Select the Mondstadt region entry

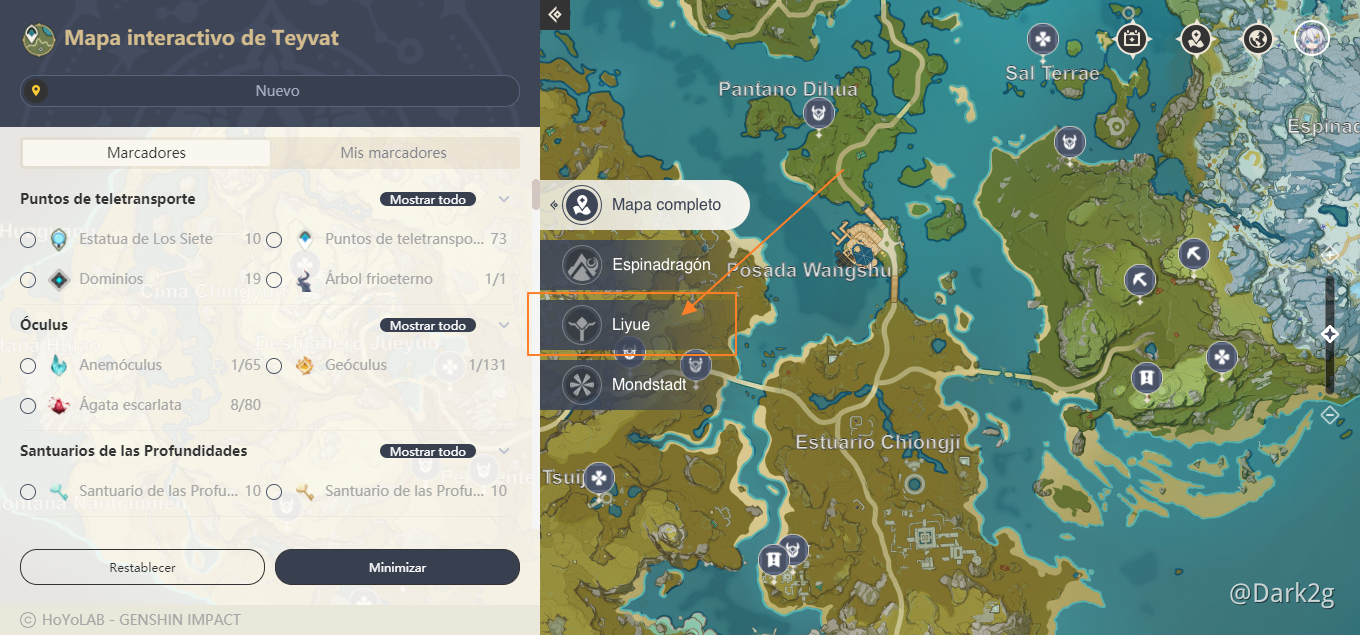[x=648, y=384]
